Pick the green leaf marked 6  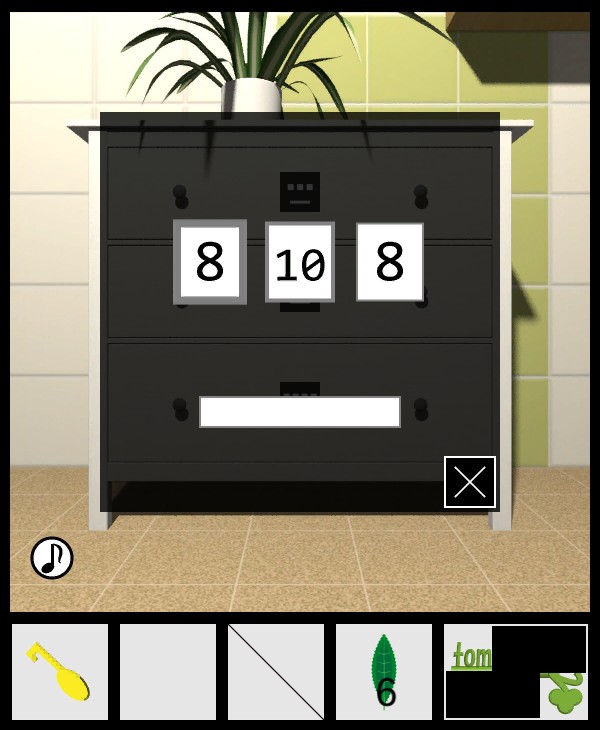[384, 672]
